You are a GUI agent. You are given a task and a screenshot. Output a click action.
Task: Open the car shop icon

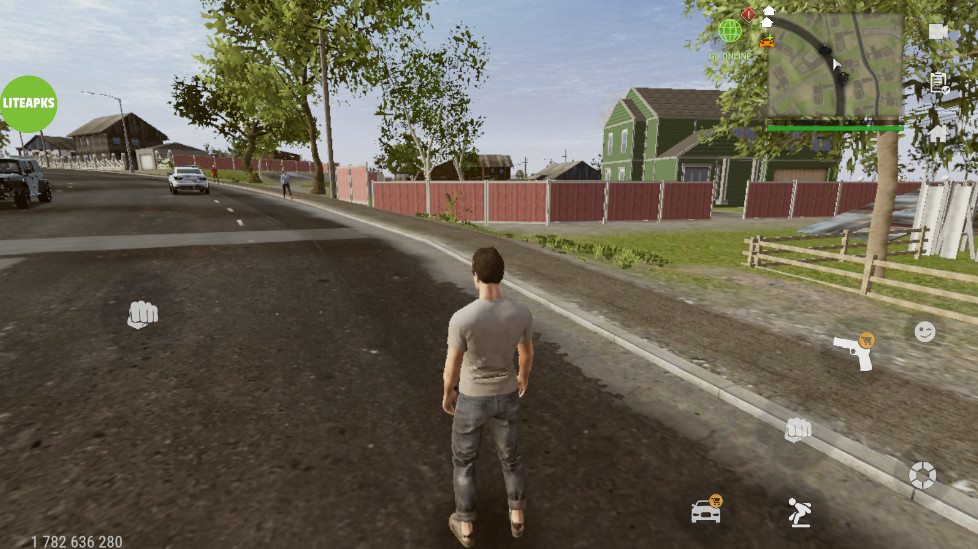click(706, 511)
